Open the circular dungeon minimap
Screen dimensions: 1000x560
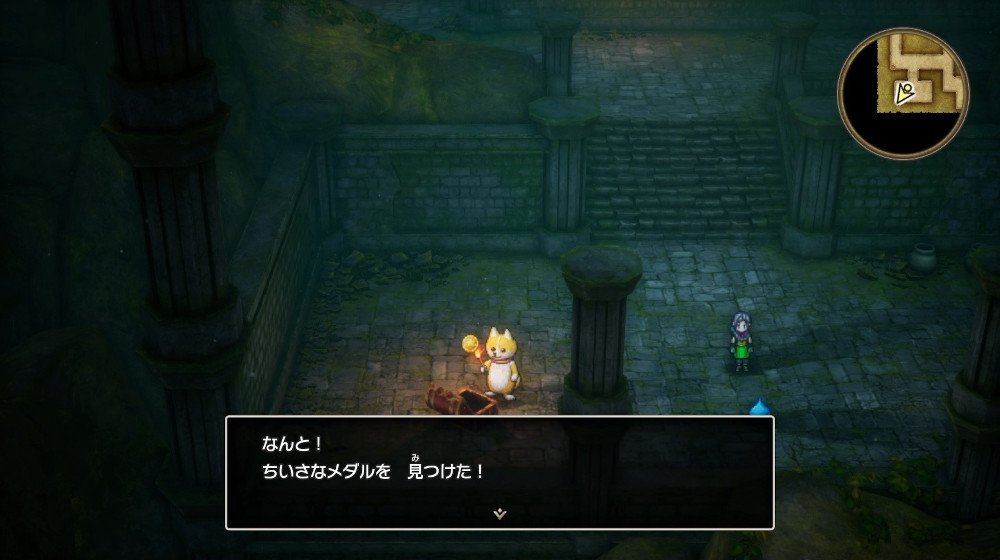click(904, 93)
